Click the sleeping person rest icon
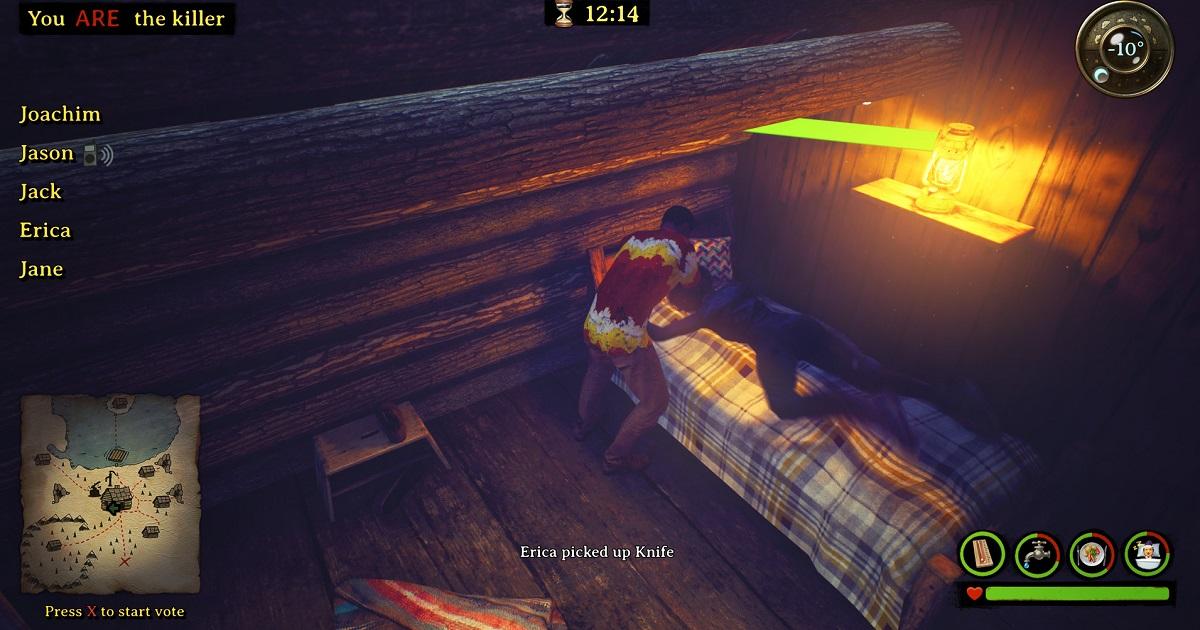 pos(1146,553)
